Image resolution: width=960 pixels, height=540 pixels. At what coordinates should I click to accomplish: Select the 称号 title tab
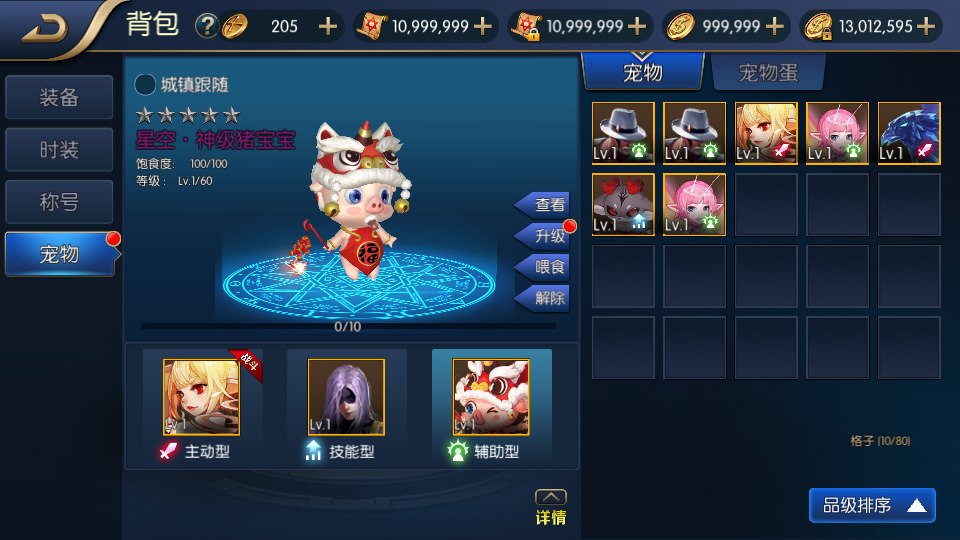(x=59, y=202)
